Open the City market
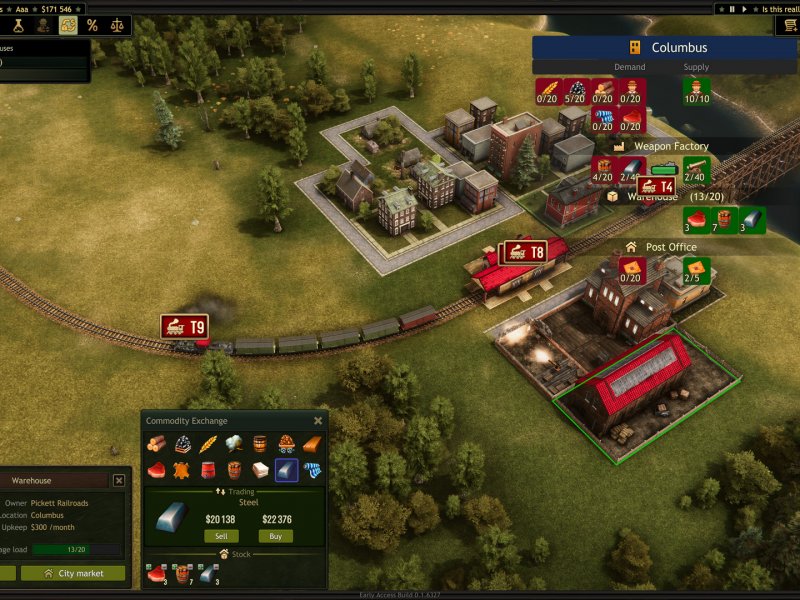 [73, 573]
